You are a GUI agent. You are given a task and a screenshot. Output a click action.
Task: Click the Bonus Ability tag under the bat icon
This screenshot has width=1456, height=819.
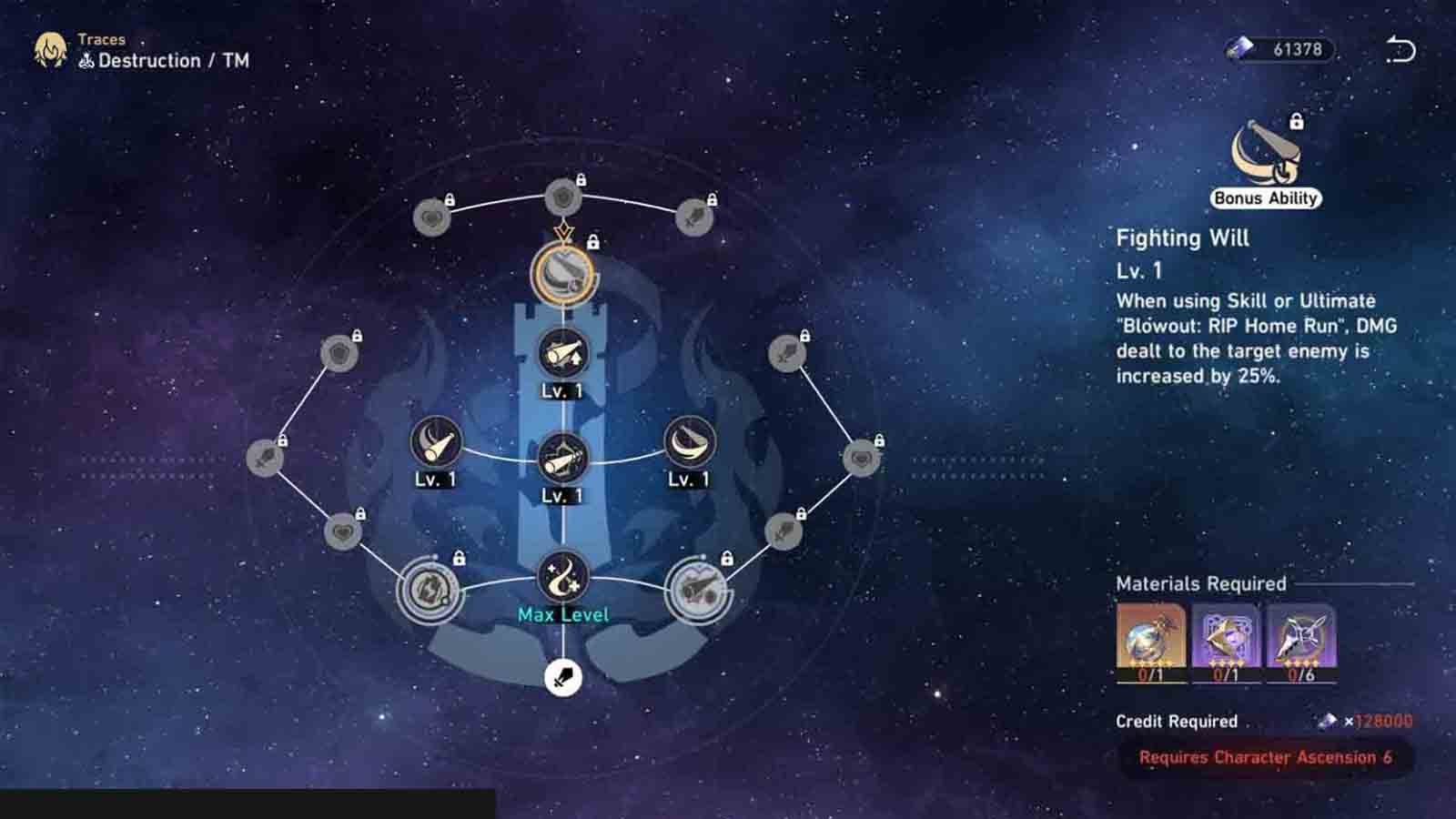tap(1265, 197)
